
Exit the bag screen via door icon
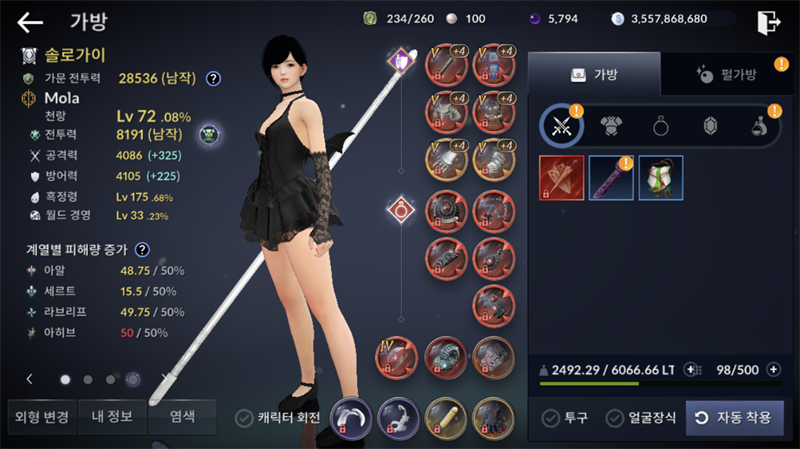tap(768, 21)
